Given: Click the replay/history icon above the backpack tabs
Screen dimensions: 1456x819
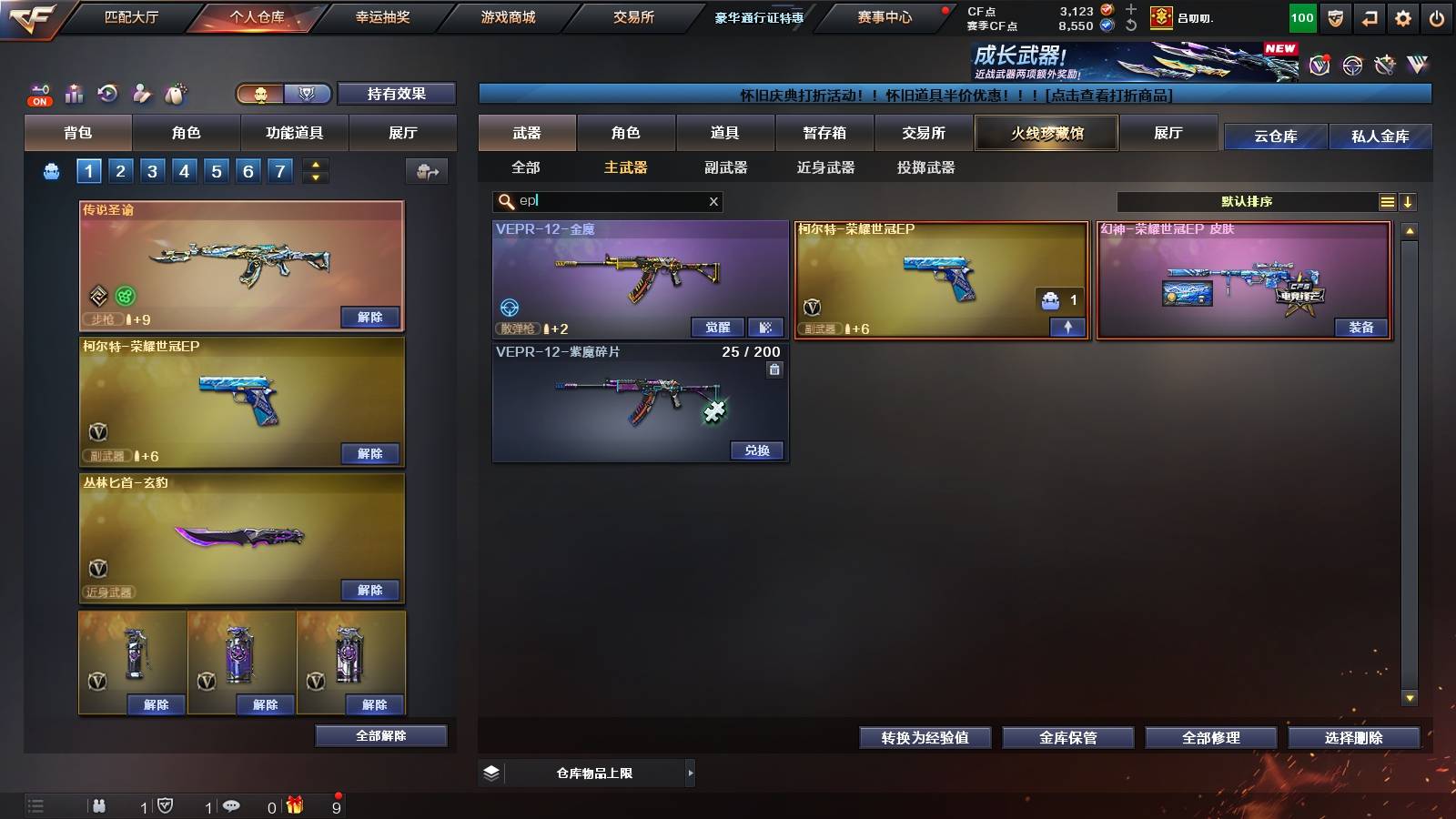Looking at the screenshot, I should tap(109, 94).
